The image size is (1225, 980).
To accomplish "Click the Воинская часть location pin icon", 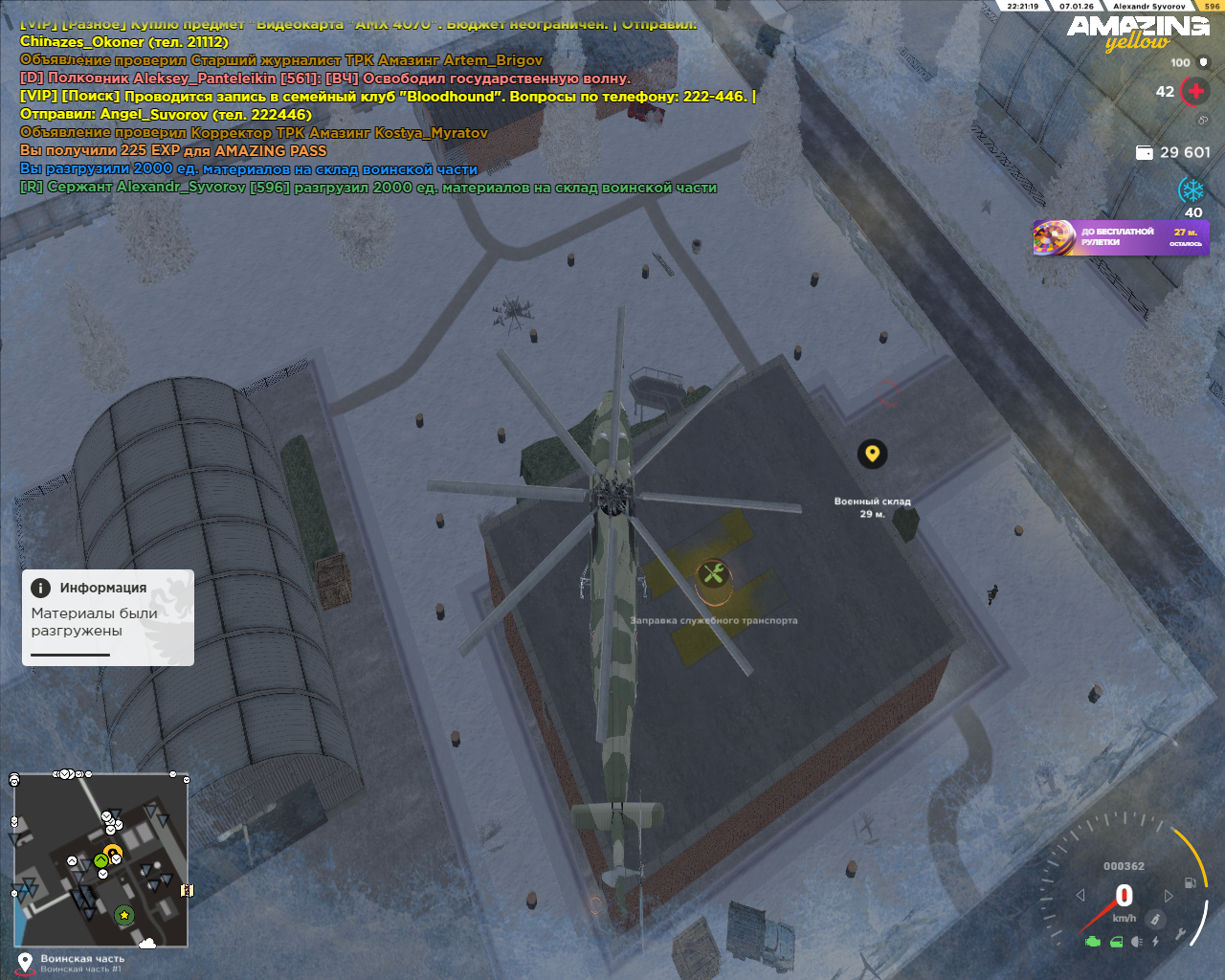I will (26, 961).
